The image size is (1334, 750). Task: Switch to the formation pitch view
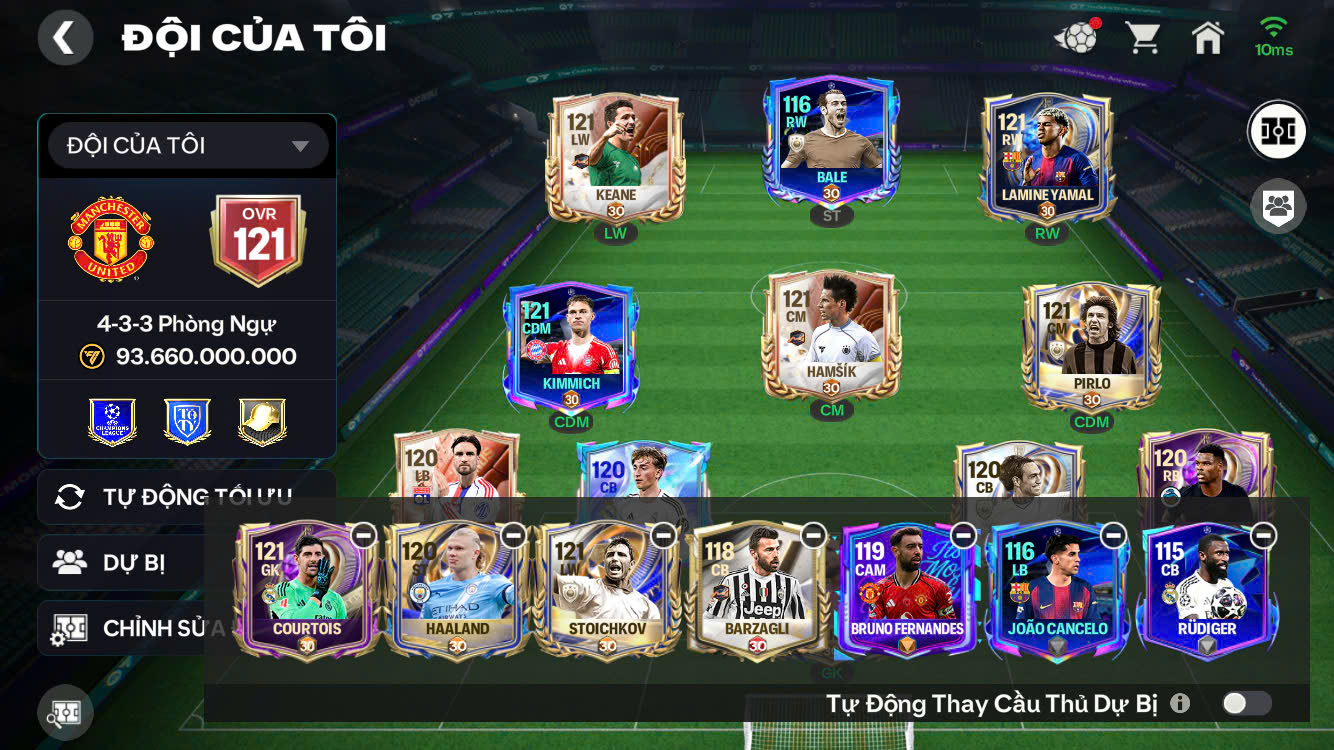[x=1277, y=131]
